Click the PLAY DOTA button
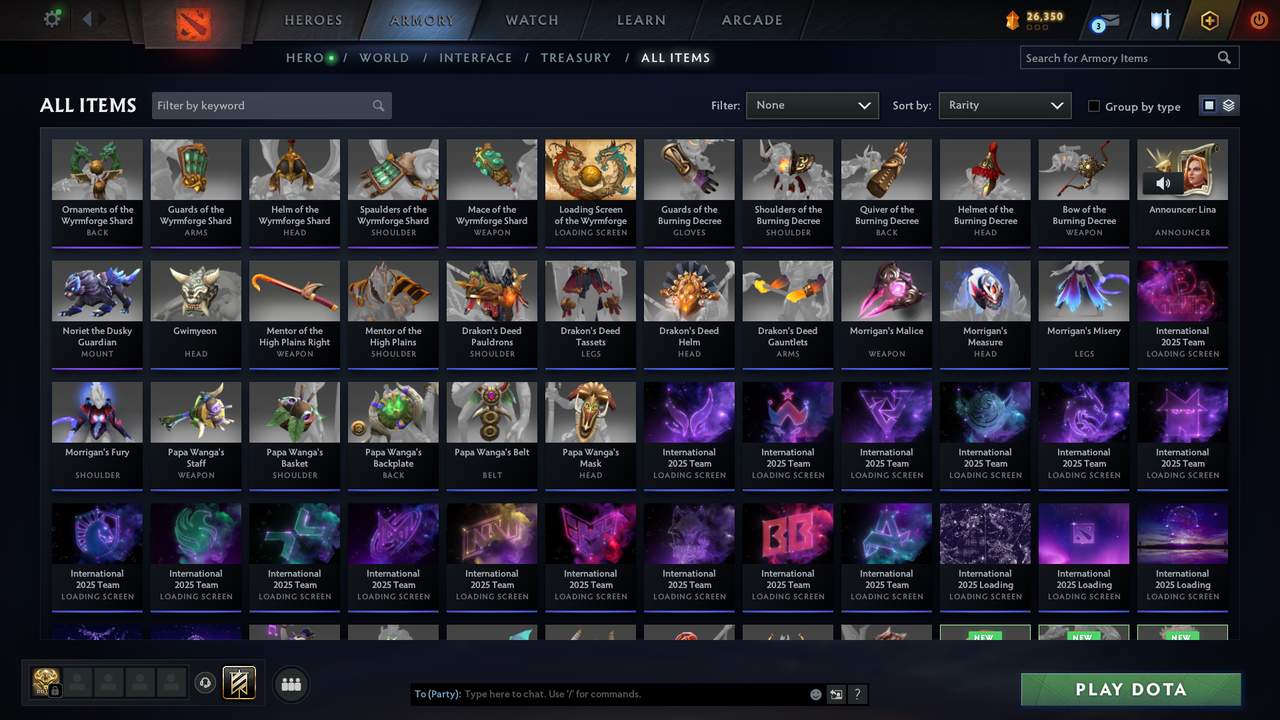Screen dimensions: 1280x720 pos(1130,689)
